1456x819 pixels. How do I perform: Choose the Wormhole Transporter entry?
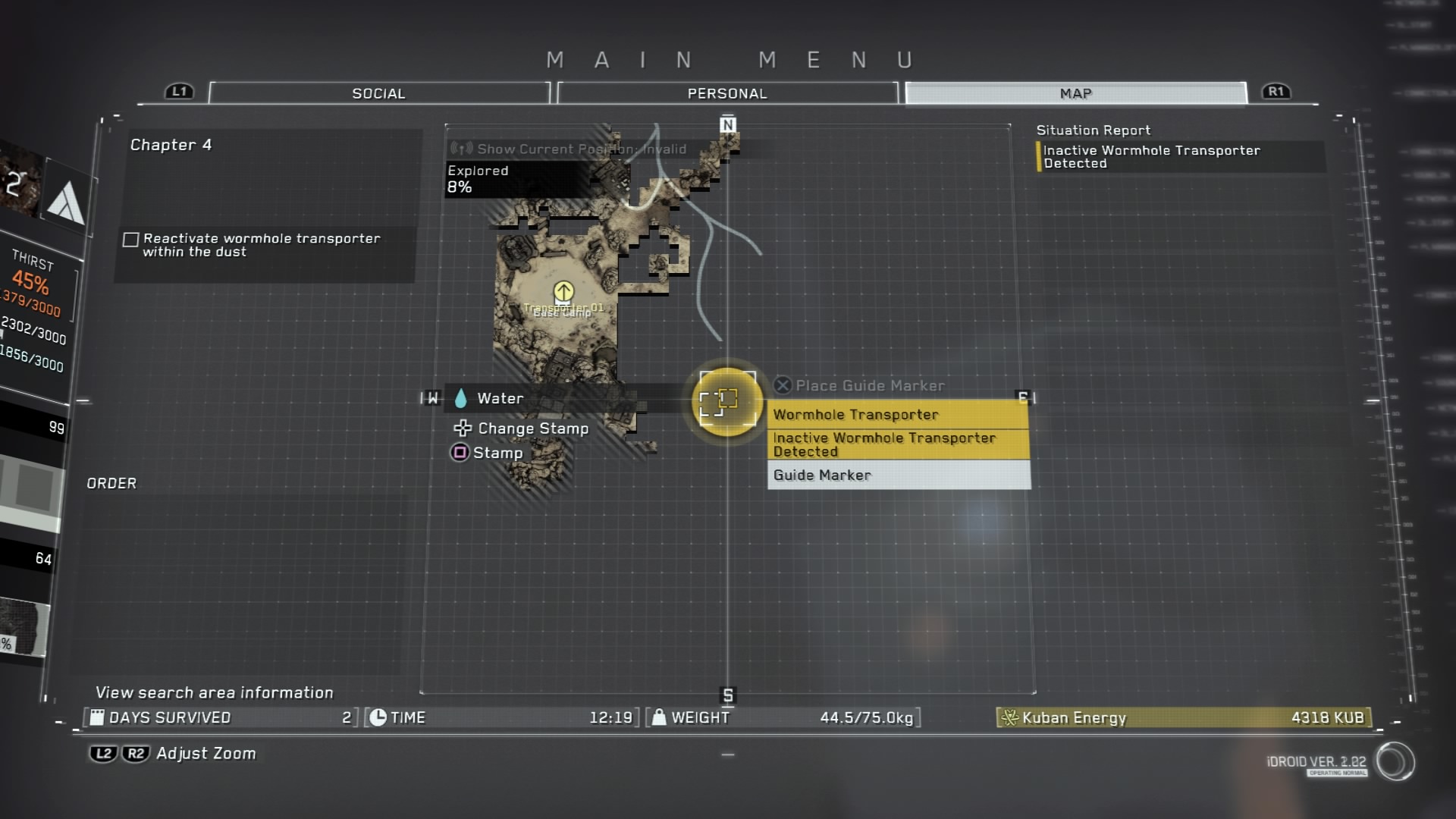tap(898, 415)
